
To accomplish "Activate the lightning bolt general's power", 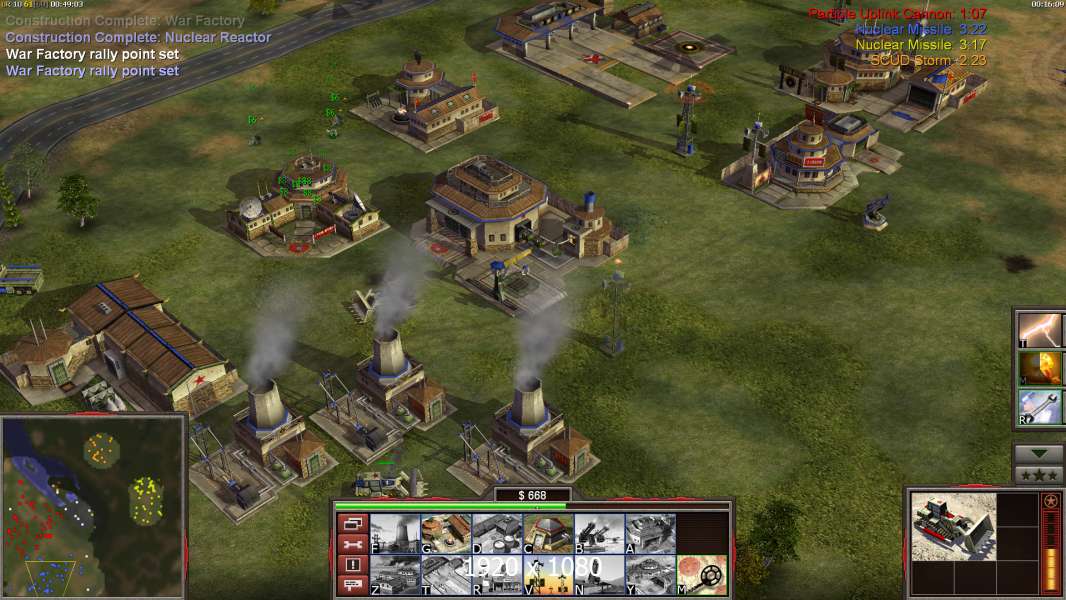I will [x=1041, y=328].
